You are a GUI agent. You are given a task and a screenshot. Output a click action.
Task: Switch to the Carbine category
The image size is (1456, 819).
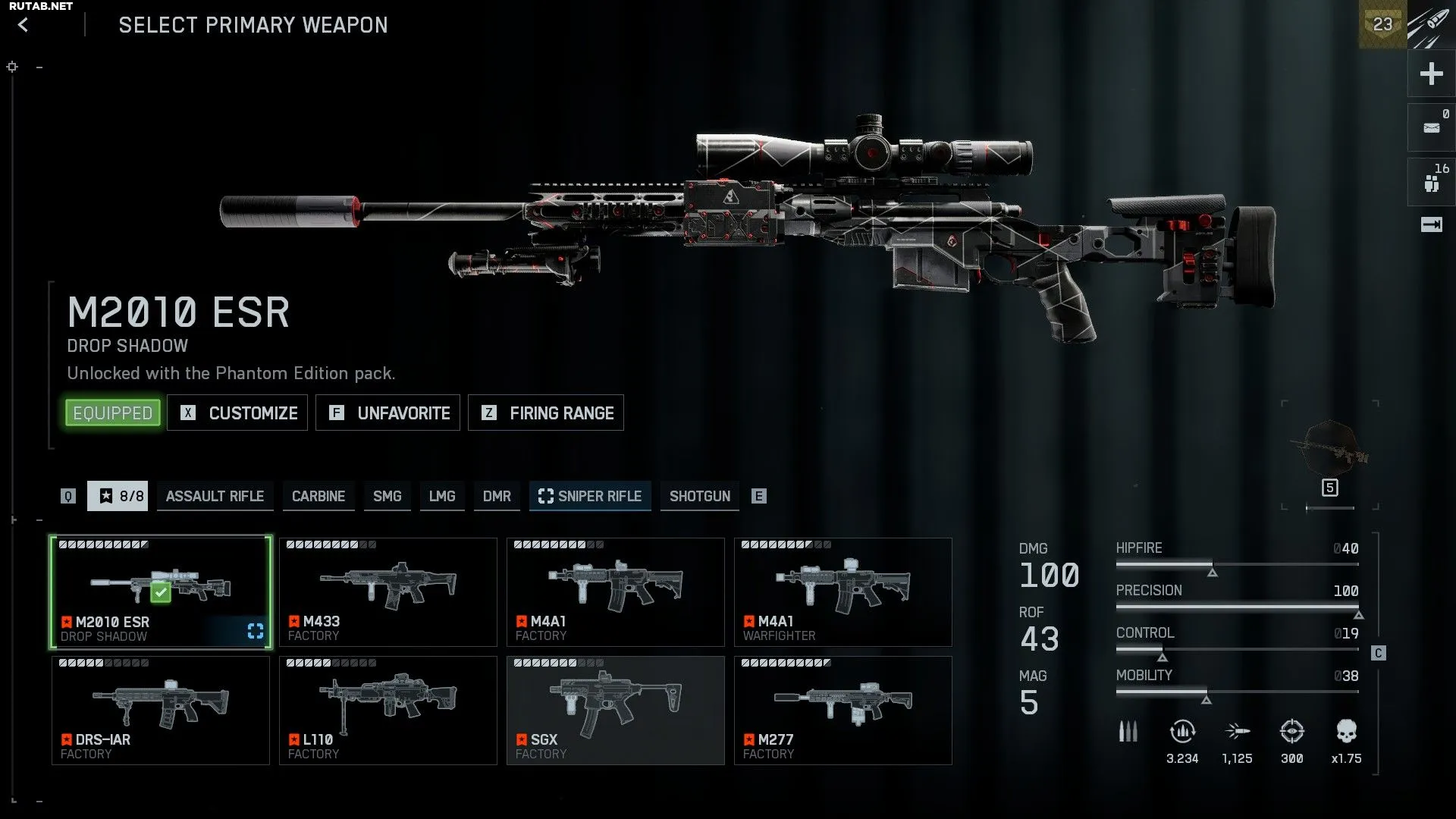tap(318, 496)
